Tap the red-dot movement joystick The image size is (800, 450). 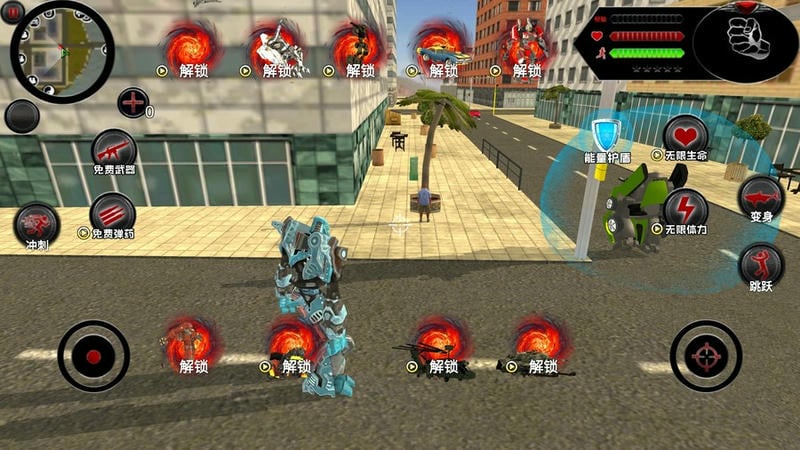[x=93, y=355]
